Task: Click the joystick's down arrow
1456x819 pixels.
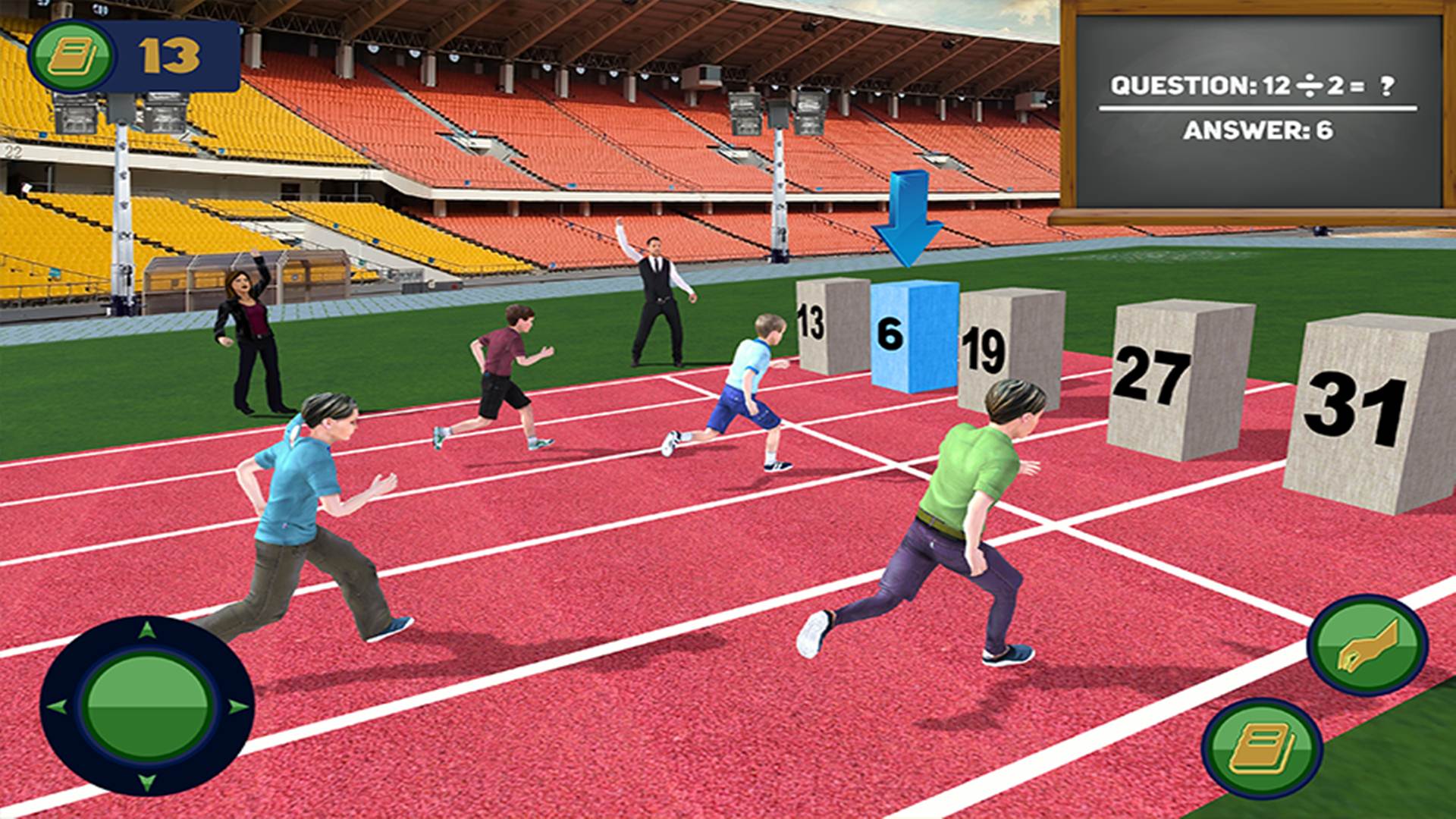Action: [147, 781]
